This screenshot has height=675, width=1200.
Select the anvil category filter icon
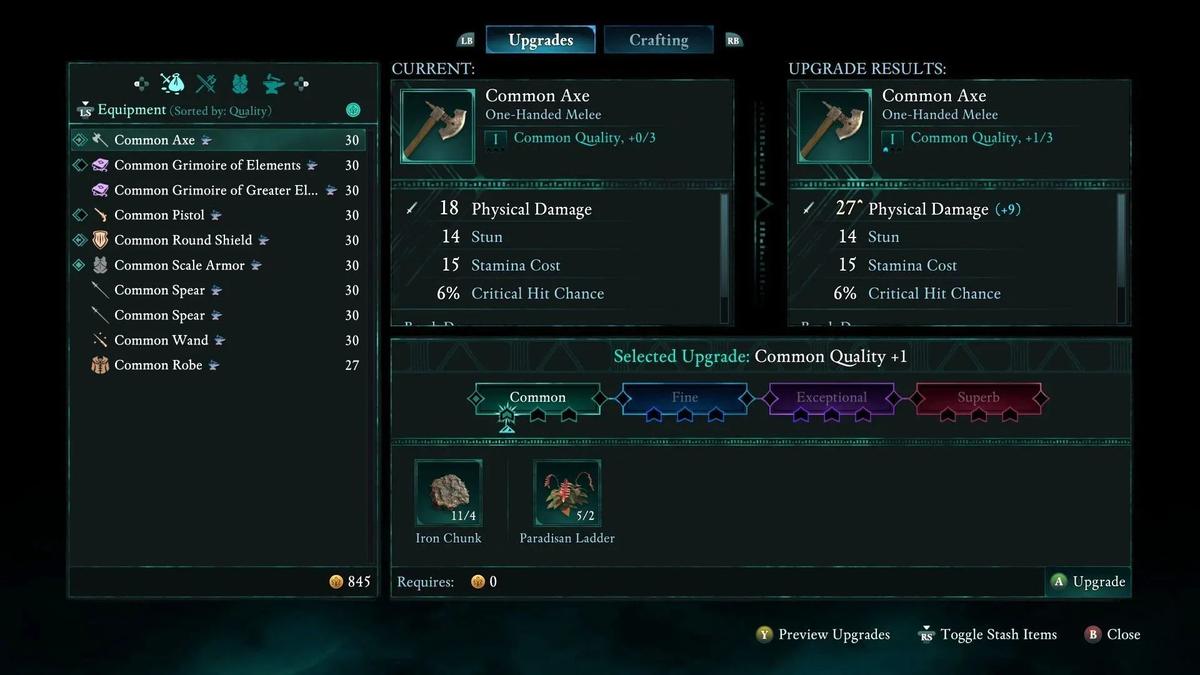pos(273,84)
